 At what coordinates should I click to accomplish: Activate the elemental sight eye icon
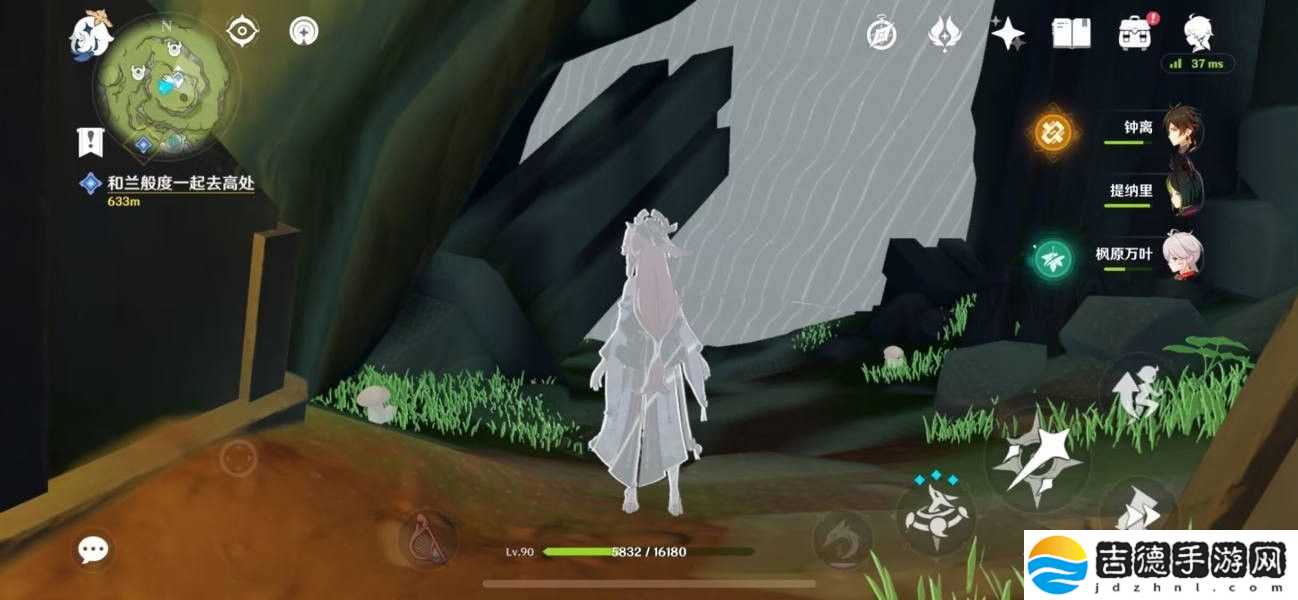[242, 32]
